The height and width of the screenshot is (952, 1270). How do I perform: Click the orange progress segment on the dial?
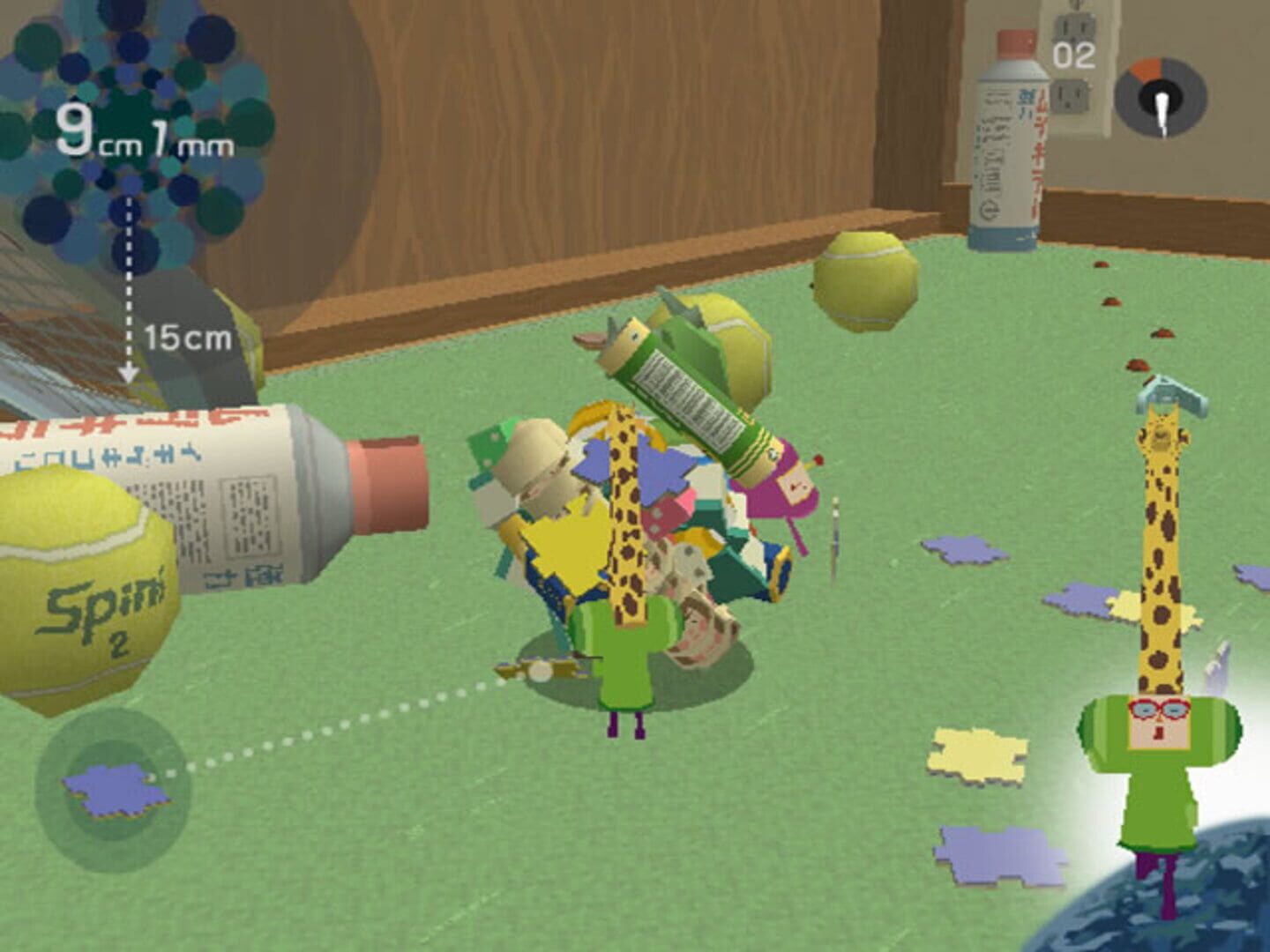[1147, 71]
